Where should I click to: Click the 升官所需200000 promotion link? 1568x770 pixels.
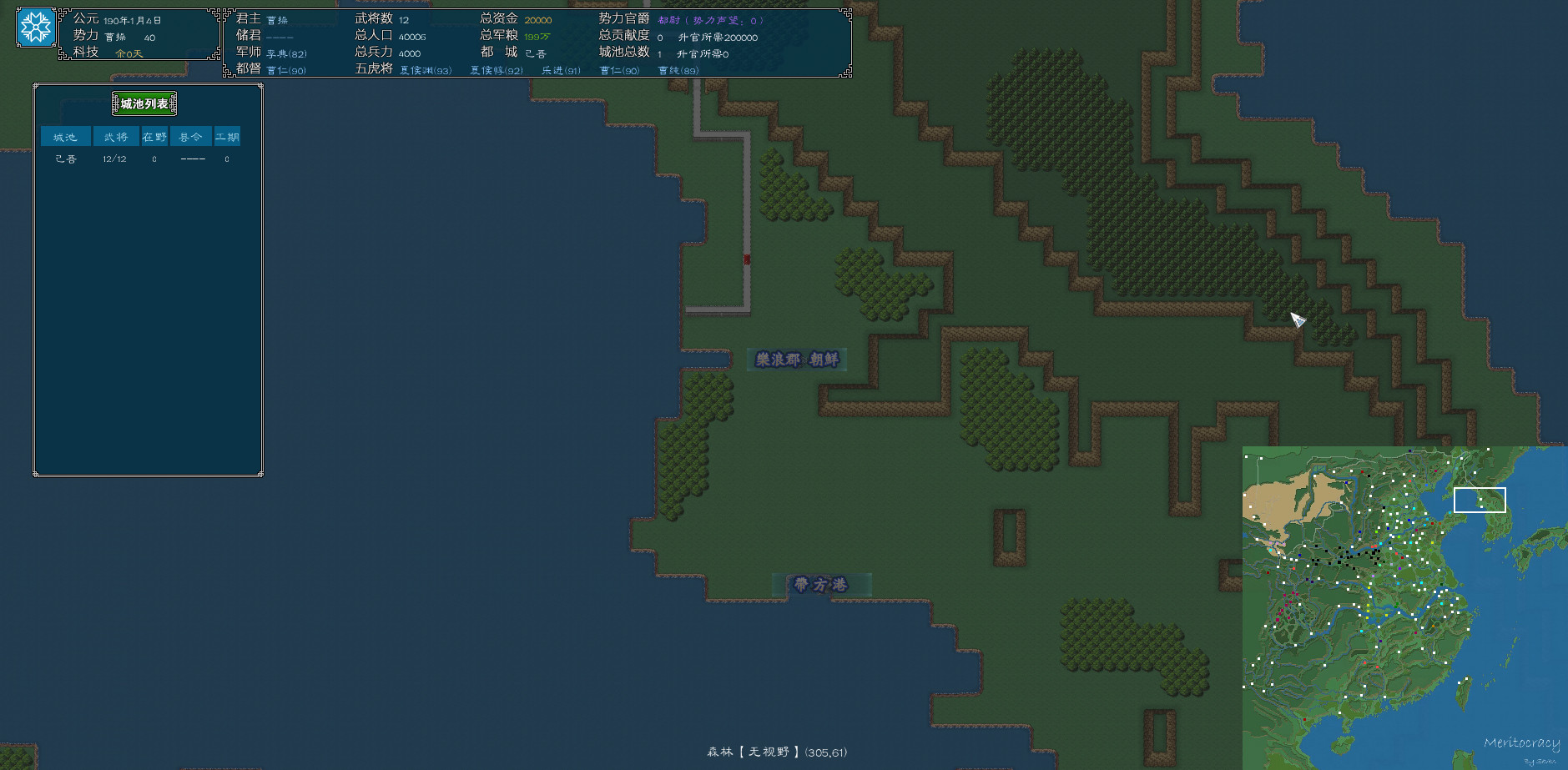[x=718, y=37]
